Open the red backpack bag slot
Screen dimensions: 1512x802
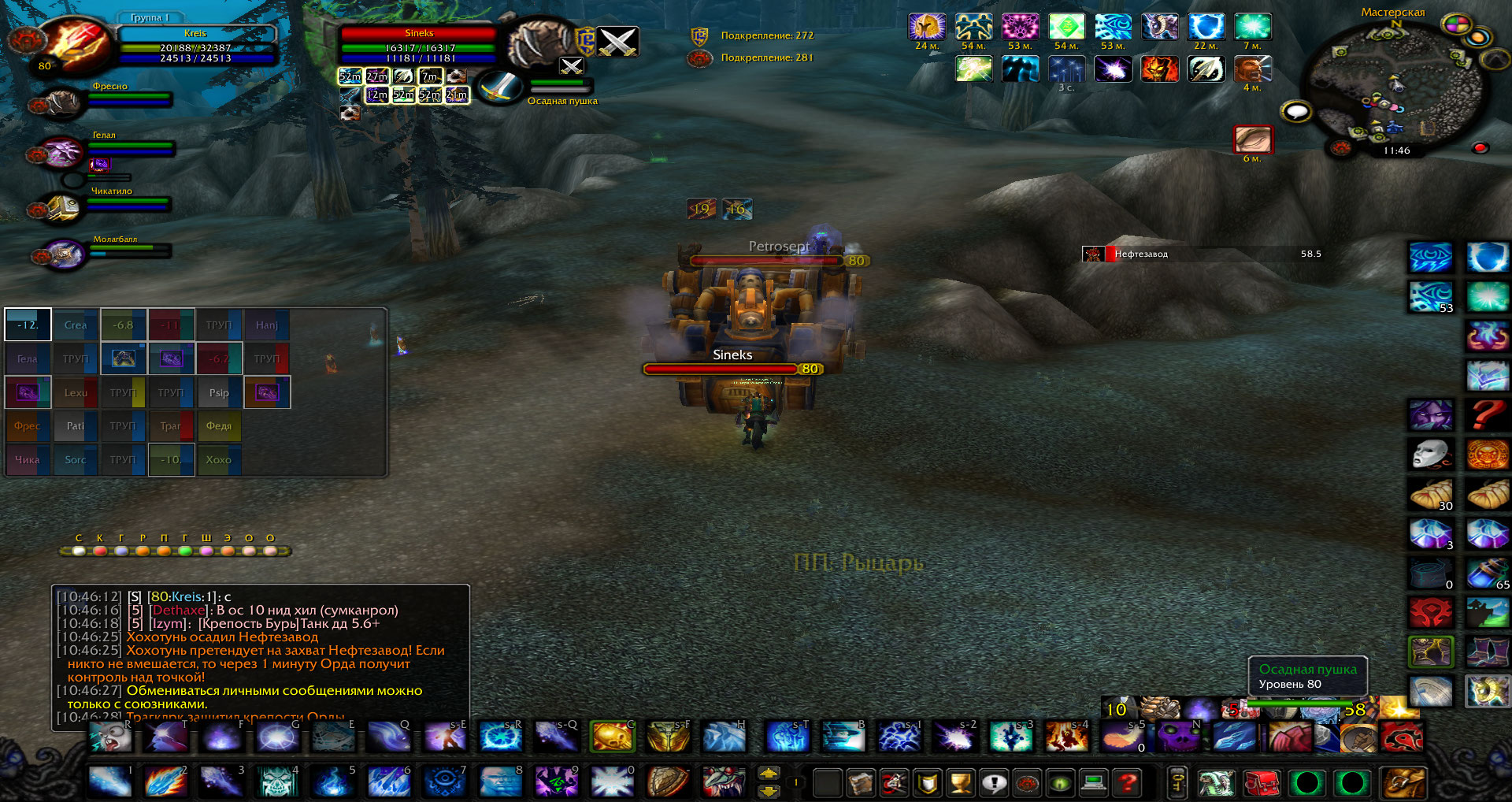pos(1262,783)
